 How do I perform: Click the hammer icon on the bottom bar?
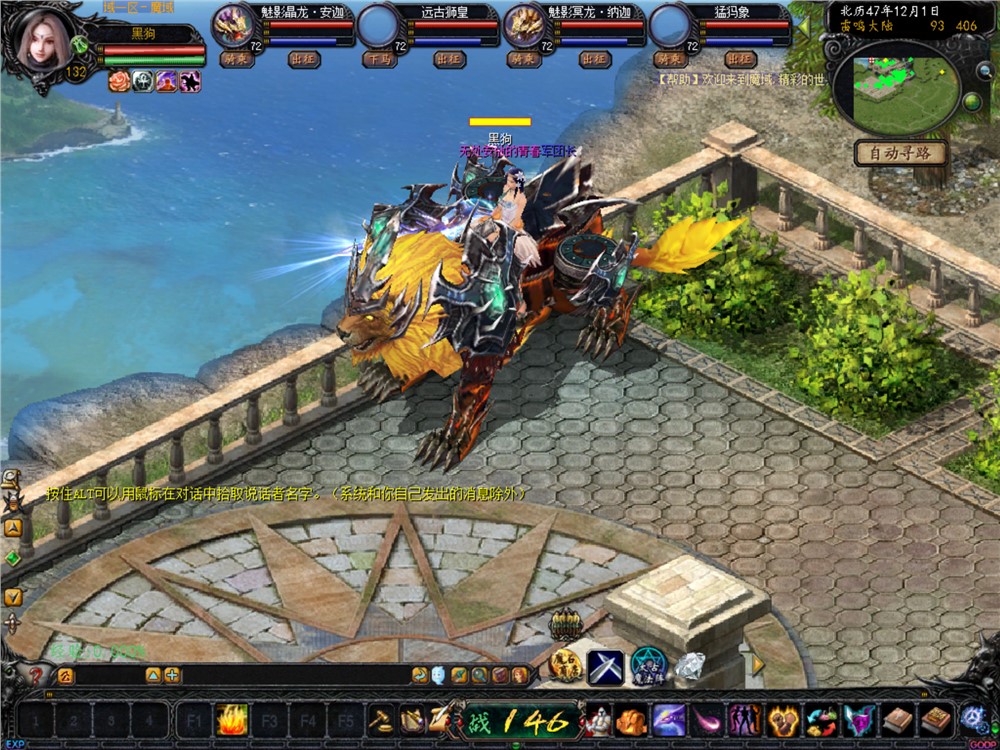pyautogui.click(x=380, y=719)
